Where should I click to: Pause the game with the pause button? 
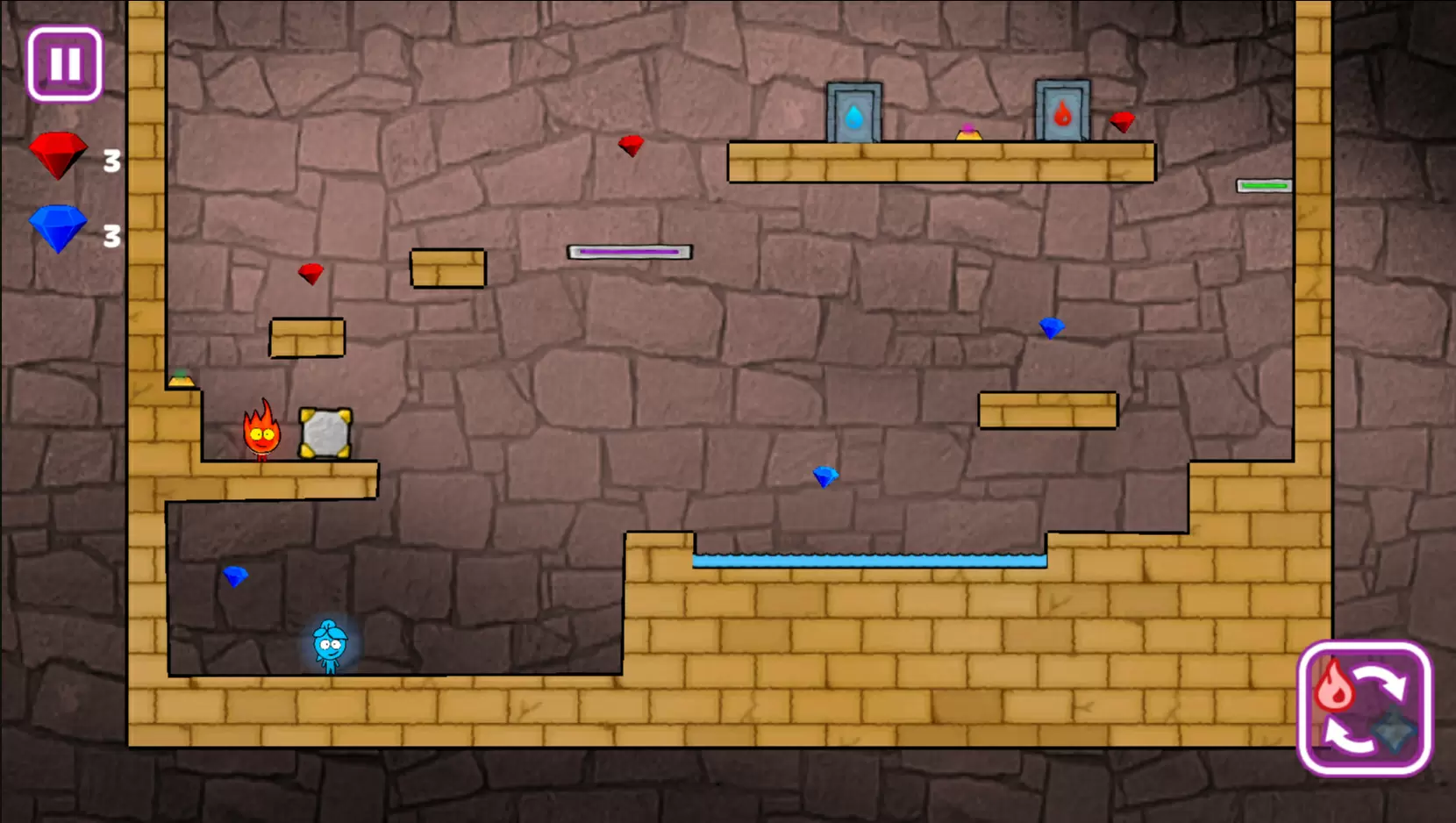(x=65, y=64)
